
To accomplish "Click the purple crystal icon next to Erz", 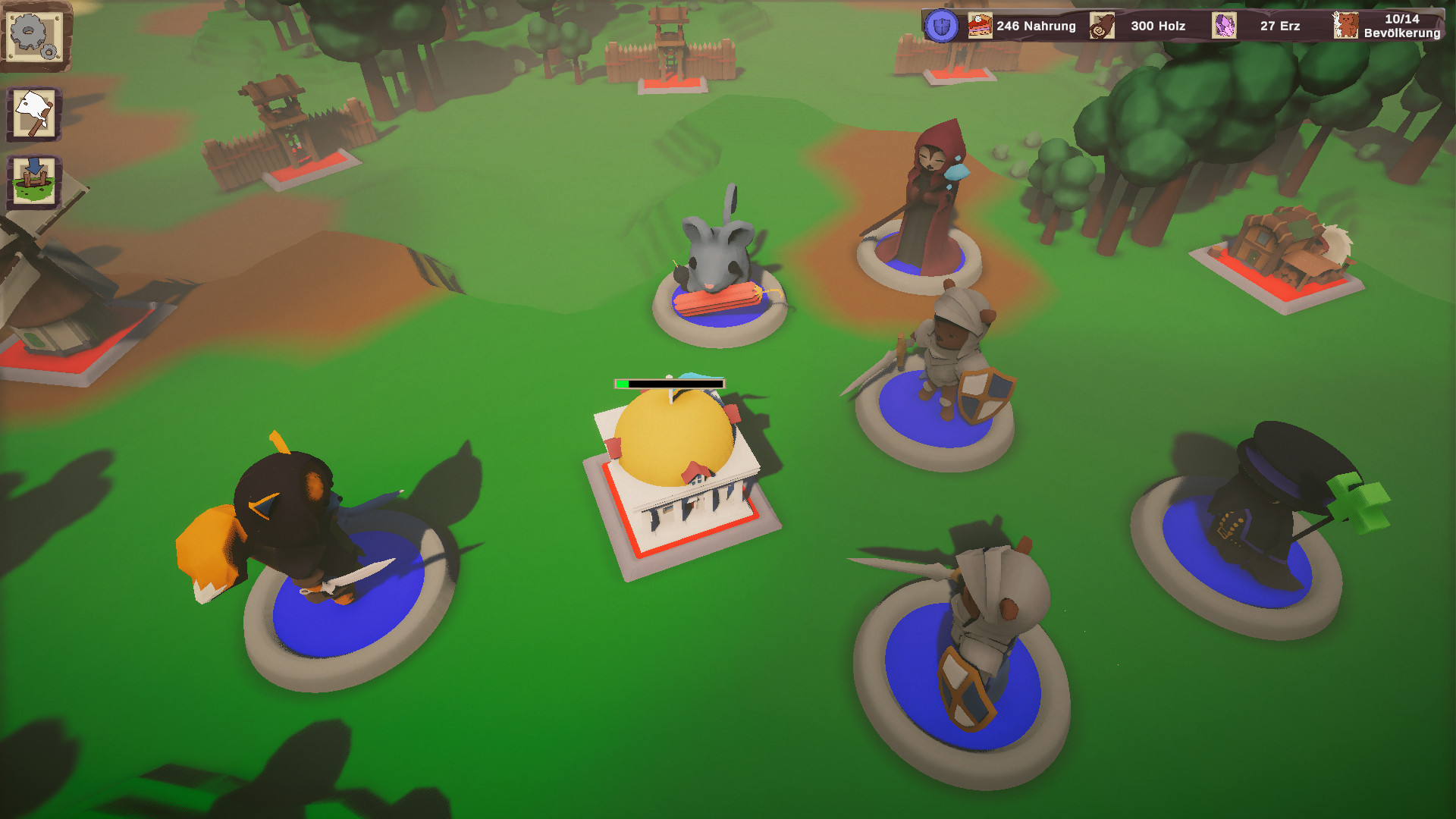I will [x=1224, y=25].
